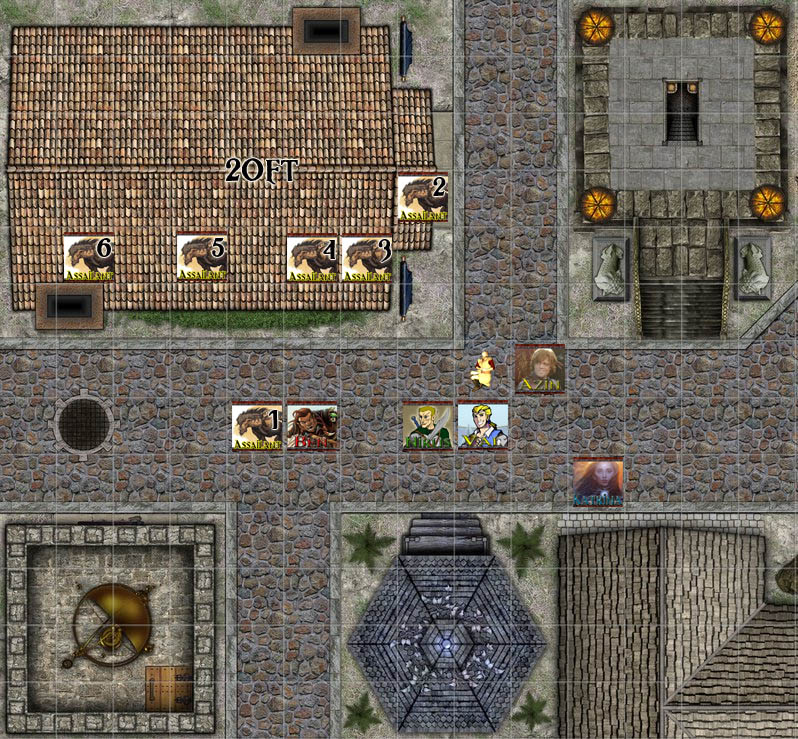This screenshot has width=798, height=739.
Task: Pick the red-labeled token beside Assailant 1
Action: pyautogui.click(x=312, y=427)
